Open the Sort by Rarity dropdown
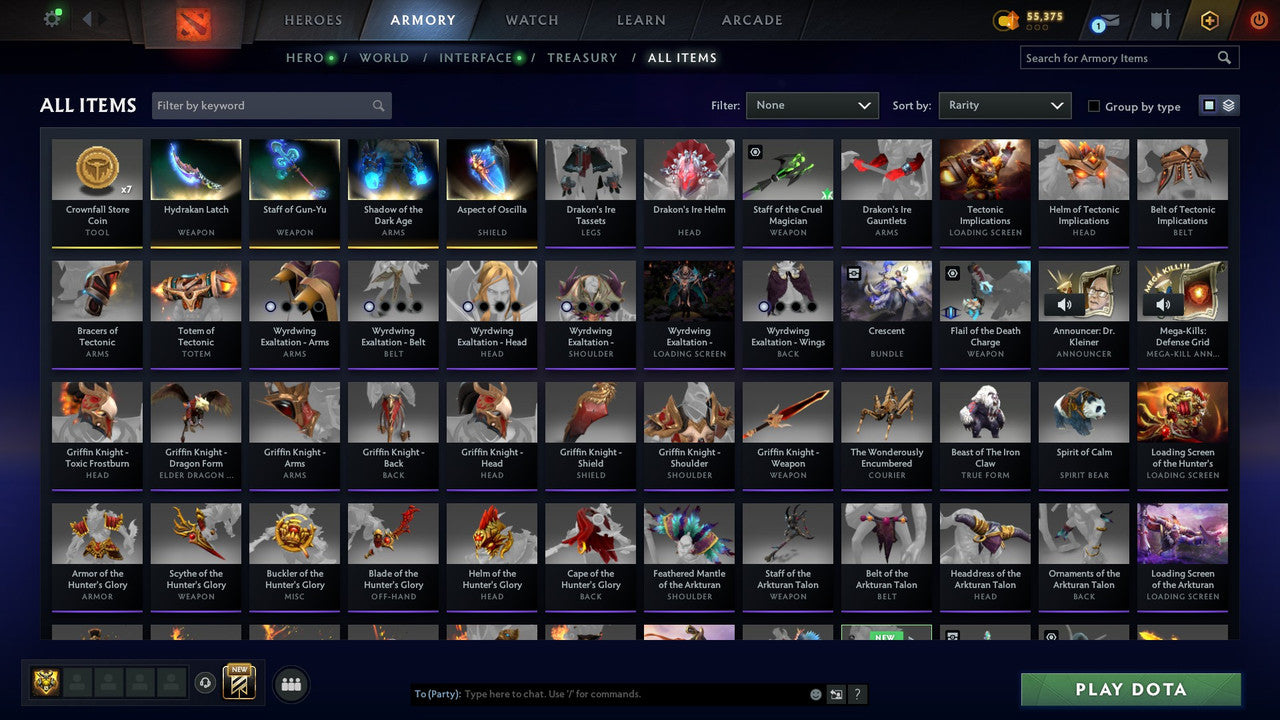Screen dimensions: 1280x720 click(1005, 105)
